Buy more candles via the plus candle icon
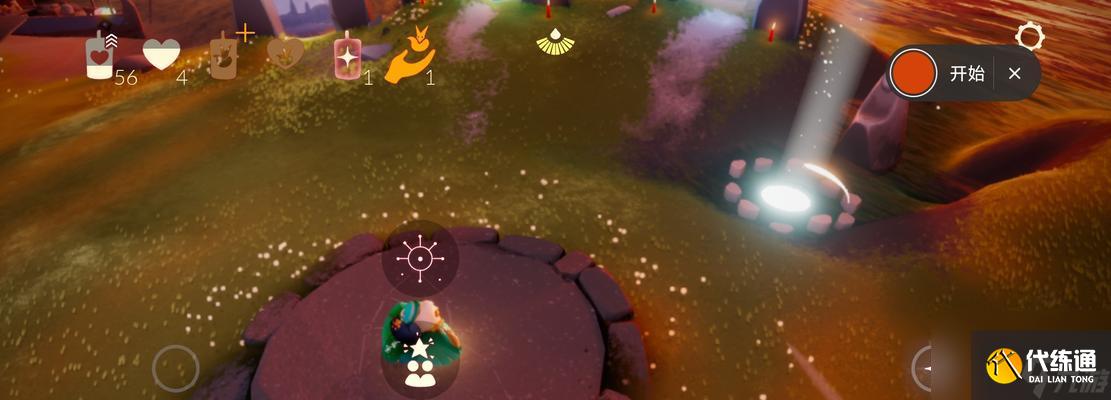 (224, 53)
